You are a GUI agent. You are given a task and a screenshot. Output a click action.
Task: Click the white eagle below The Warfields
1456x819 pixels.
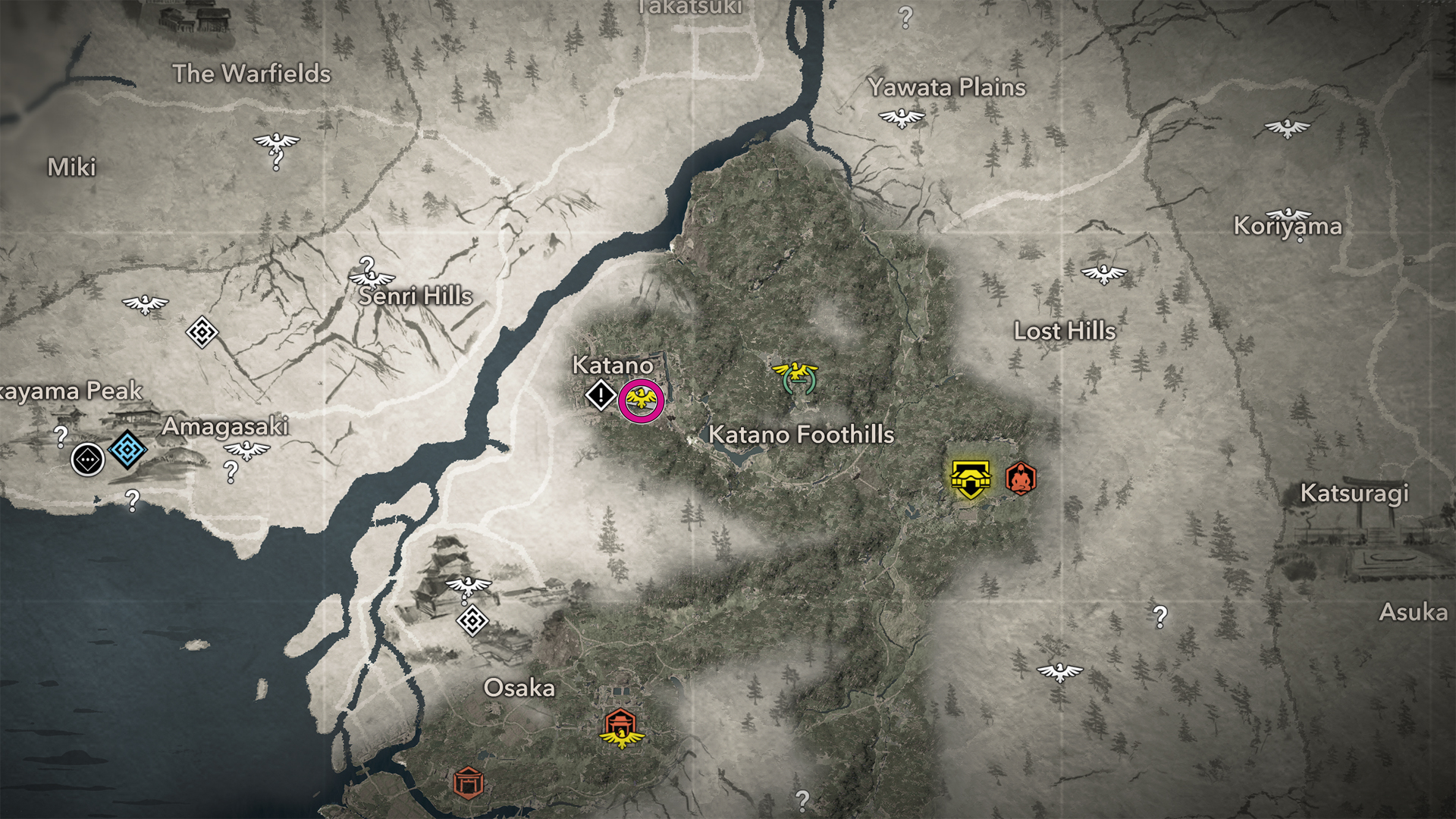[276, 142]
